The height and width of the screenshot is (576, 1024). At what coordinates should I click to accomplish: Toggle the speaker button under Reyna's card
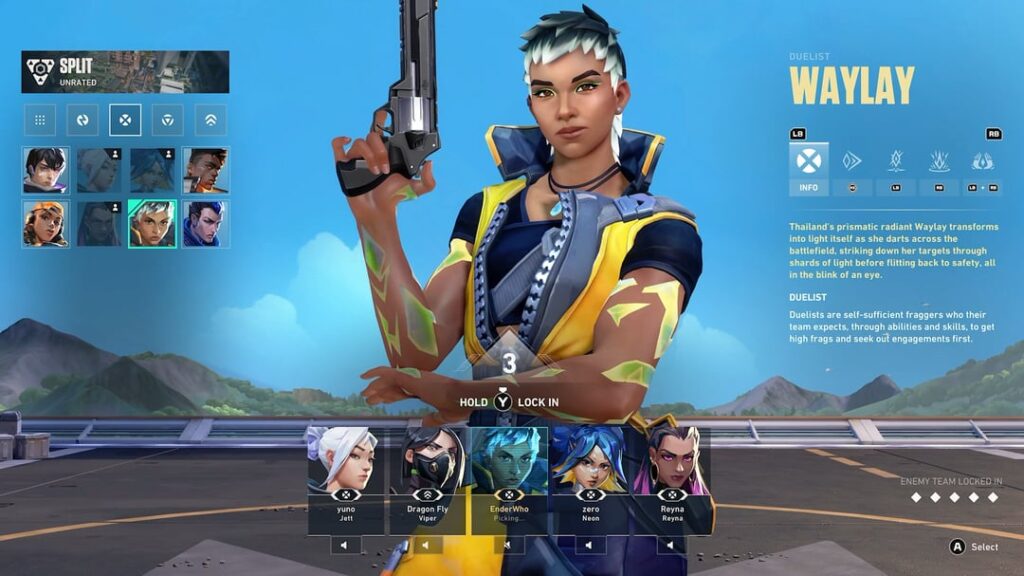(670, 545)
